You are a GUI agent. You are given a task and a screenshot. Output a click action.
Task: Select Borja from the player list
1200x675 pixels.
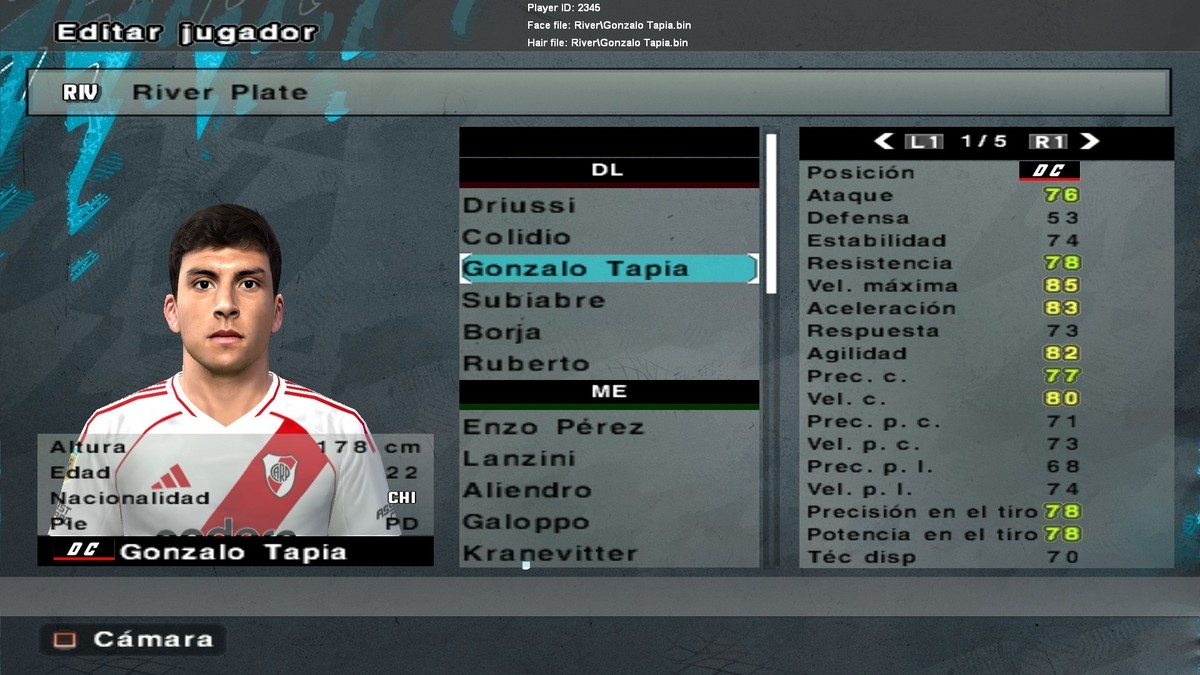click(501, 332)
